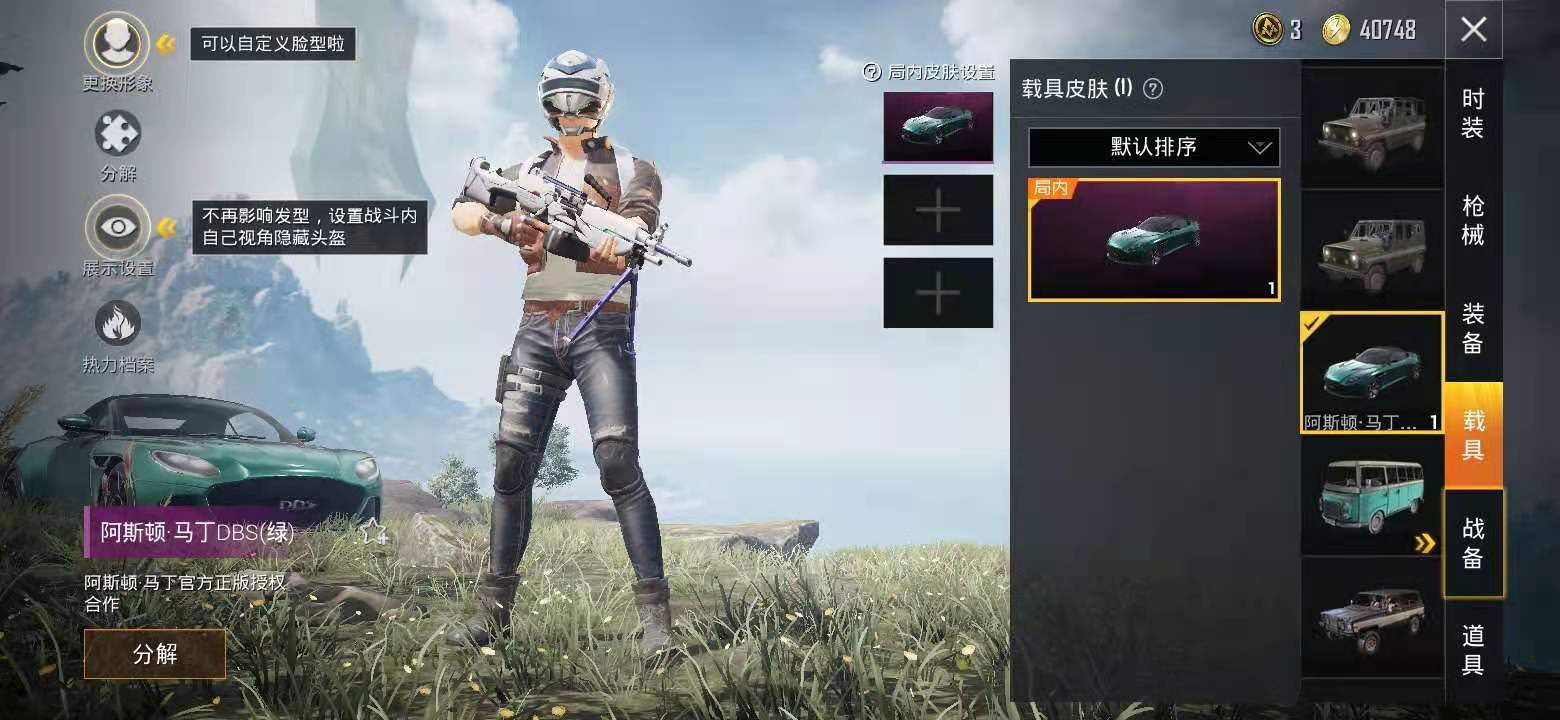Open 局内皮肤设置 in-match skin settings
The height and width of the screenshot is (720, 1560).
click(x=929, y=72)
